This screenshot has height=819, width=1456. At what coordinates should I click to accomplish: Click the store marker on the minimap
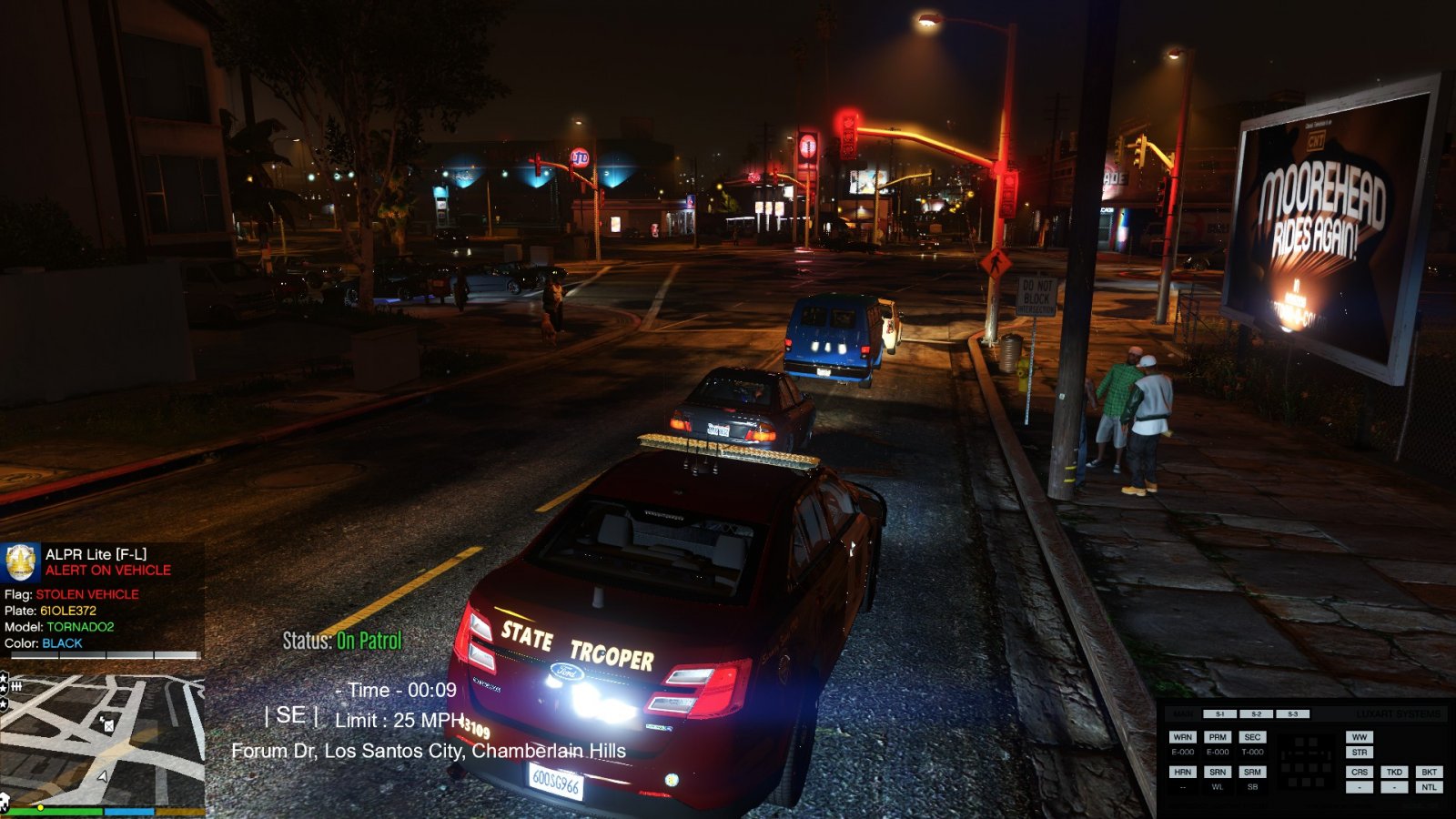coord(107,724)
